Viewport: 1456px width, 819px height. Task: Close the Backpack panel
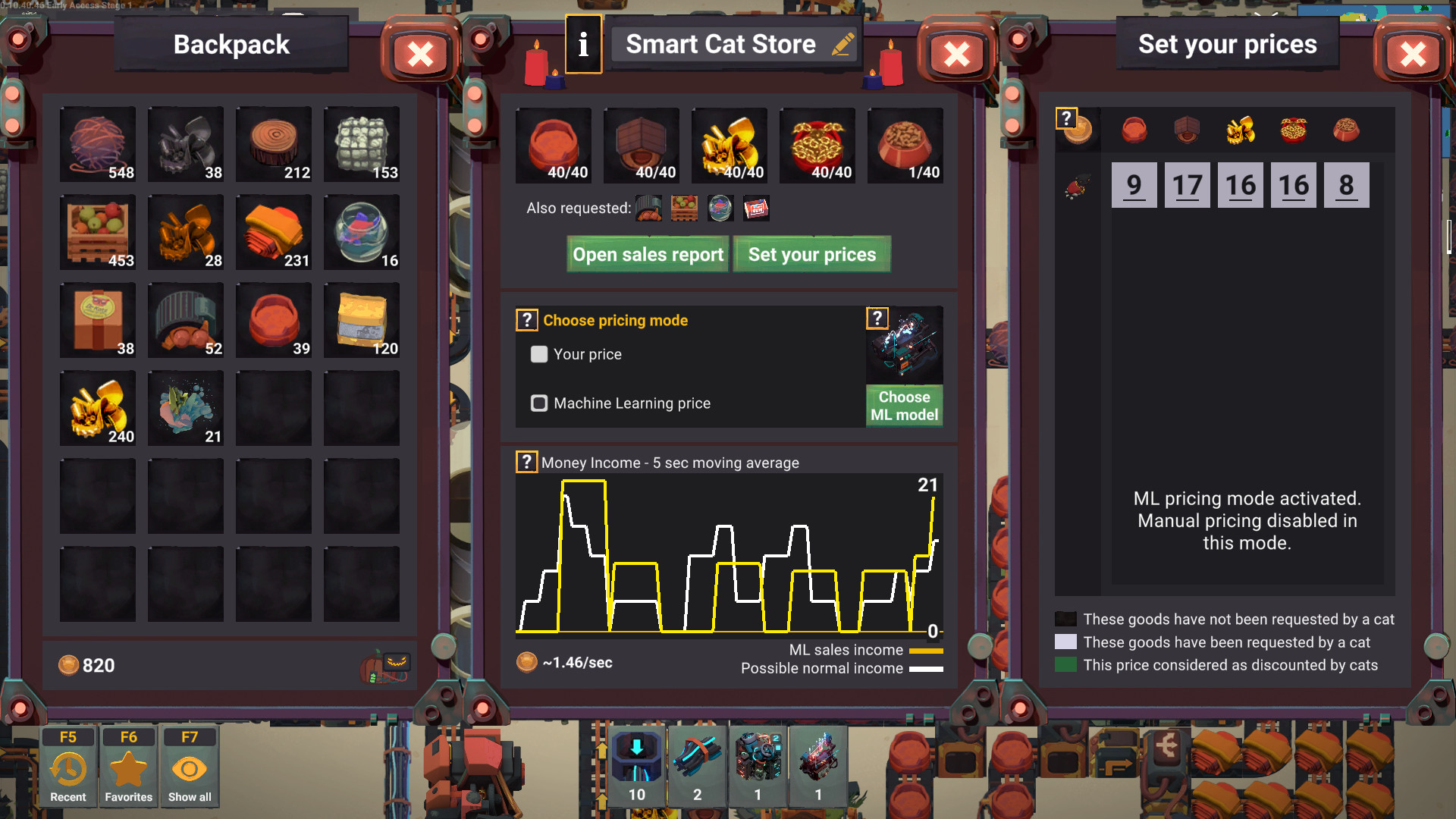click(420, 54)
